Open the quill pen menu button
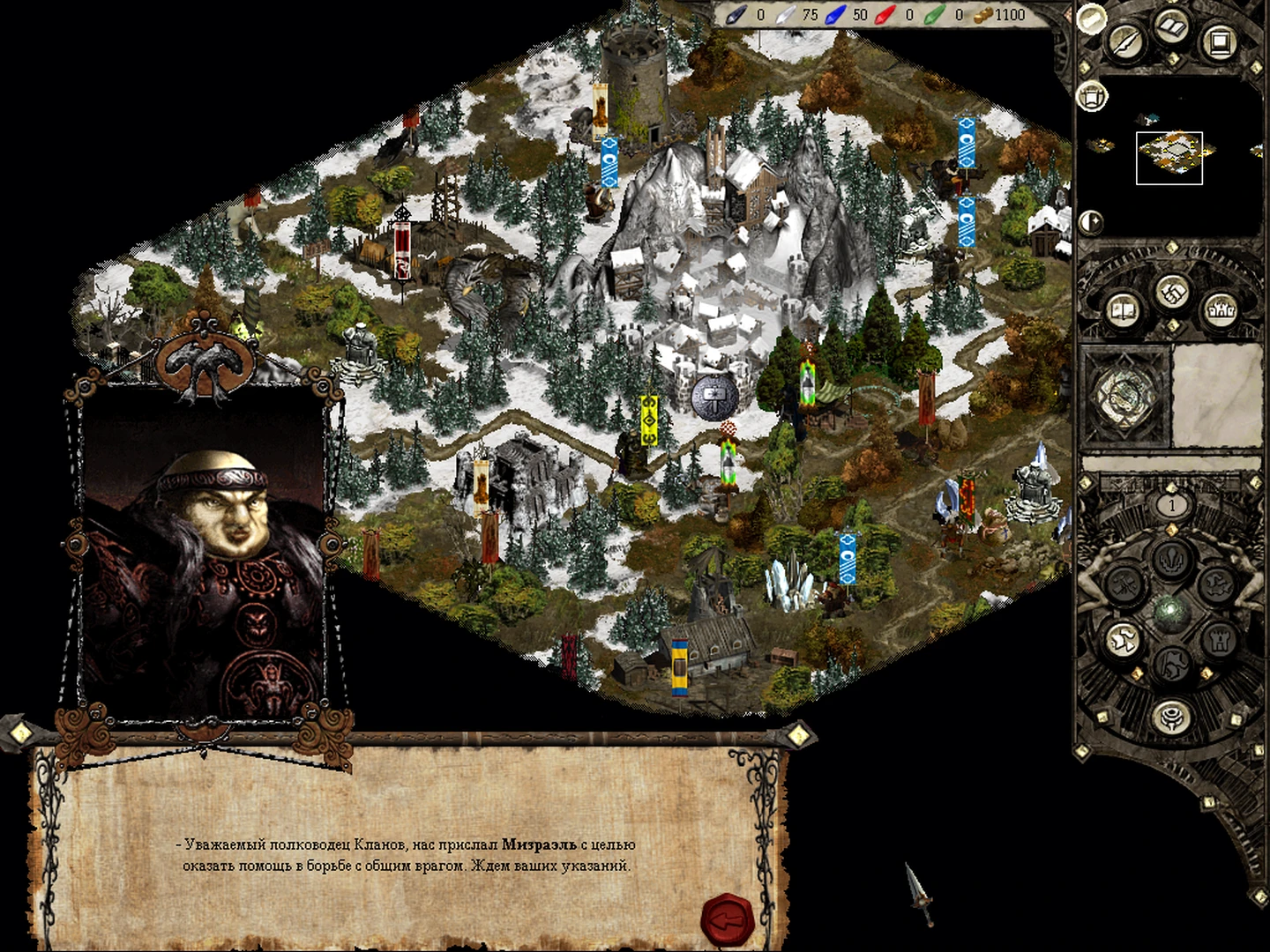Image resolution: width=1270 pixels, height=952 pixels. click(1126, 40)
